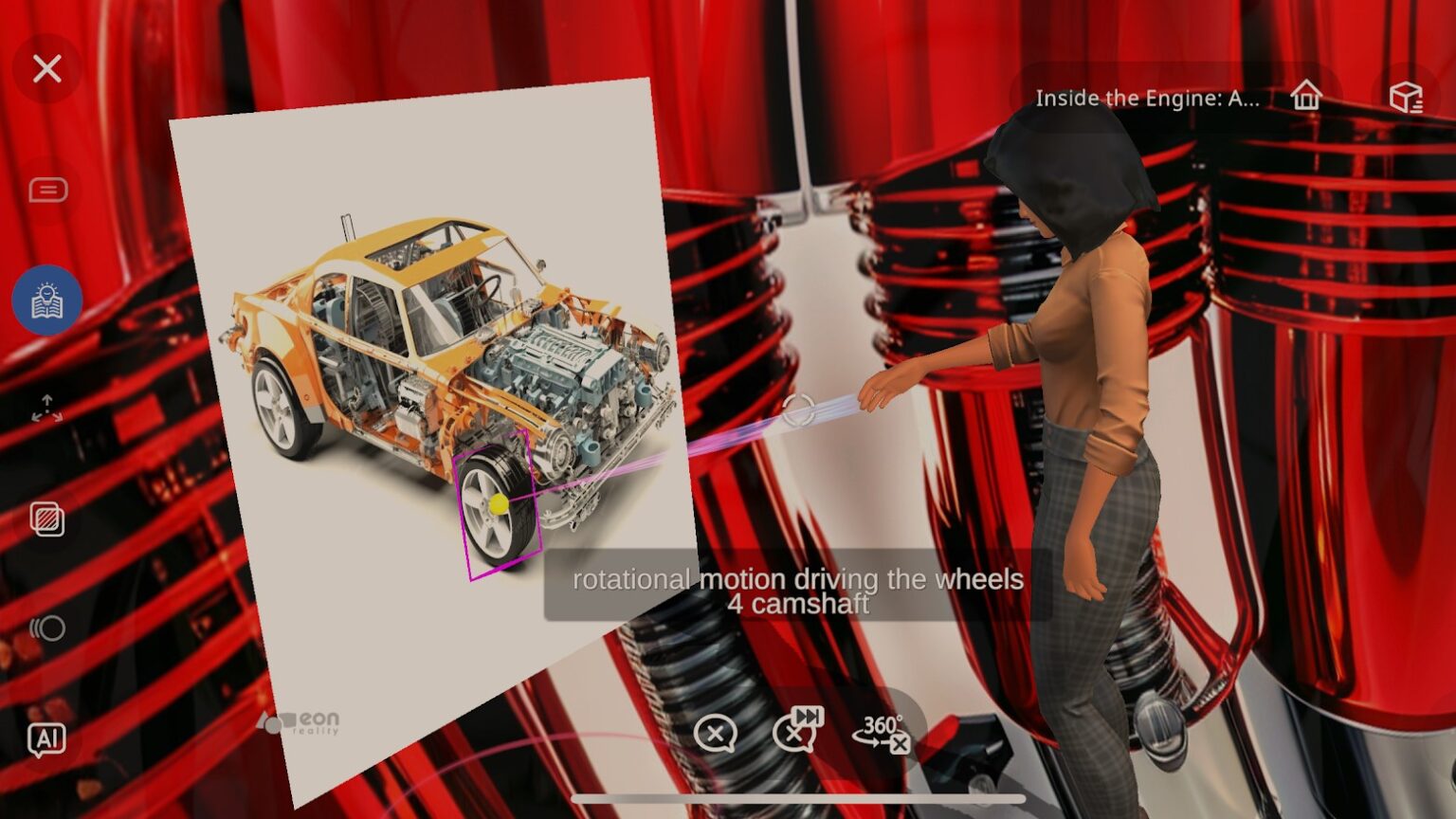The height and width of the screenshot is (819, 1456).
Task: Select the yellow hotspot on the wheel
Action: tap(499, 504)
